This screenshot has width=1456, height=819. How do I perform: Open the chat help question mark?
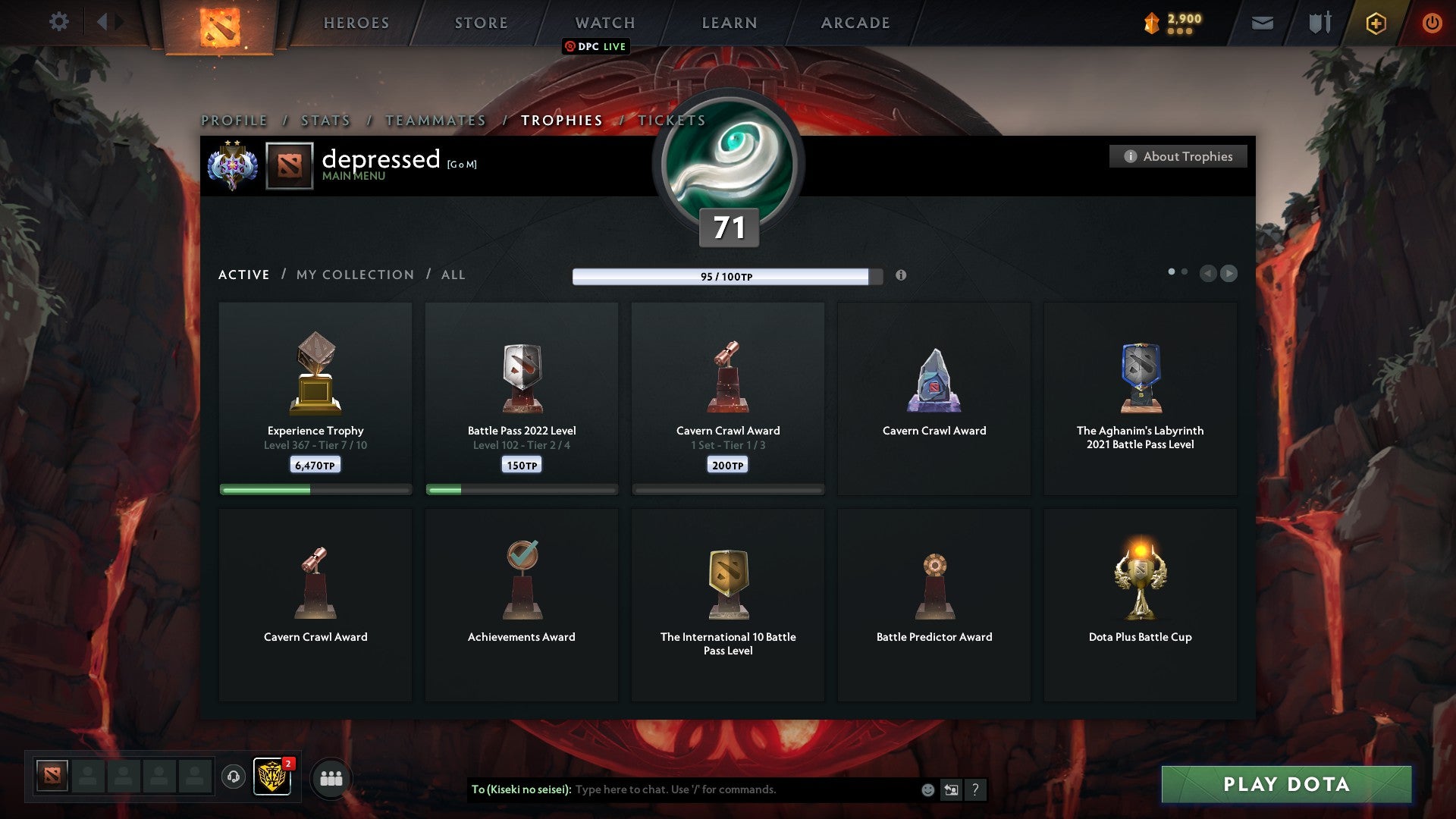click(x=975, y=789)
